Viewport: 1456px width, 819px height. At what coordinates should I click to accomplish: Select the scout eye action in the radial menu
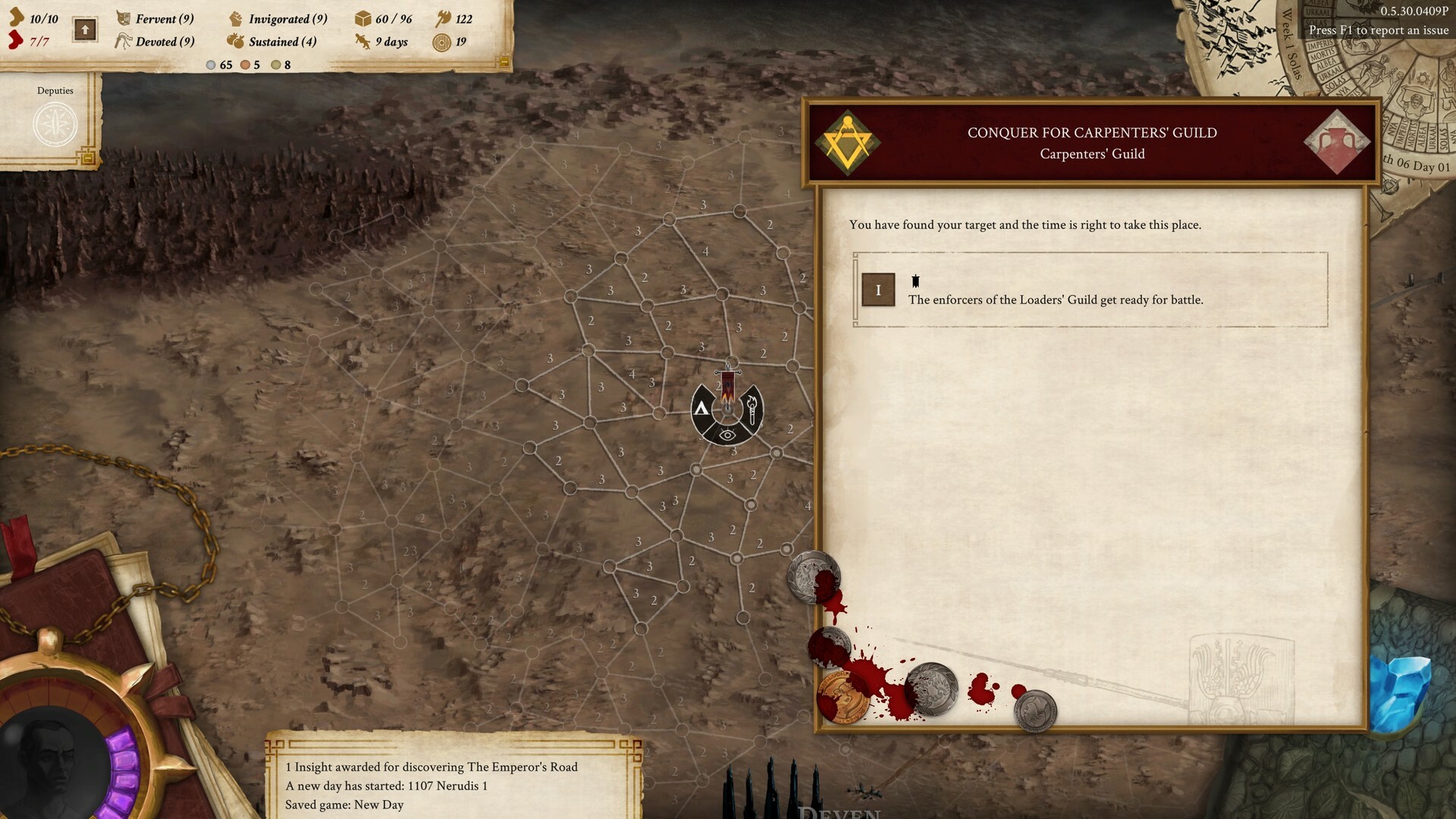726,435
